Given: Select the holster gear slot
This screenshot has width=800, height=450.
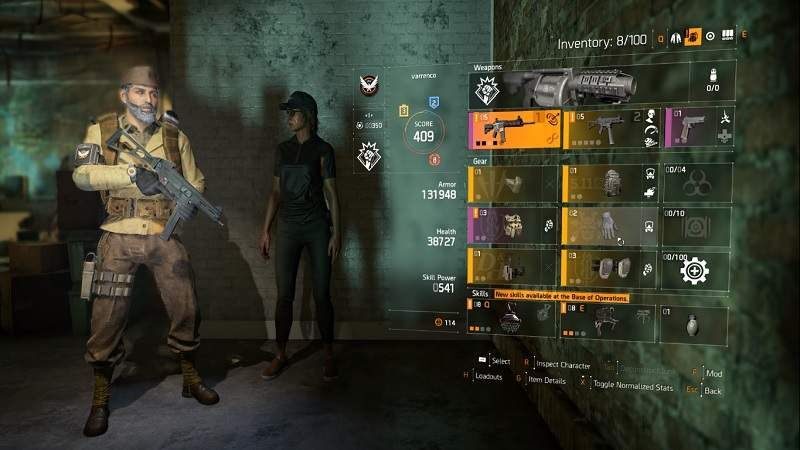Looking at the screenshot, I should tap(513, 268).
